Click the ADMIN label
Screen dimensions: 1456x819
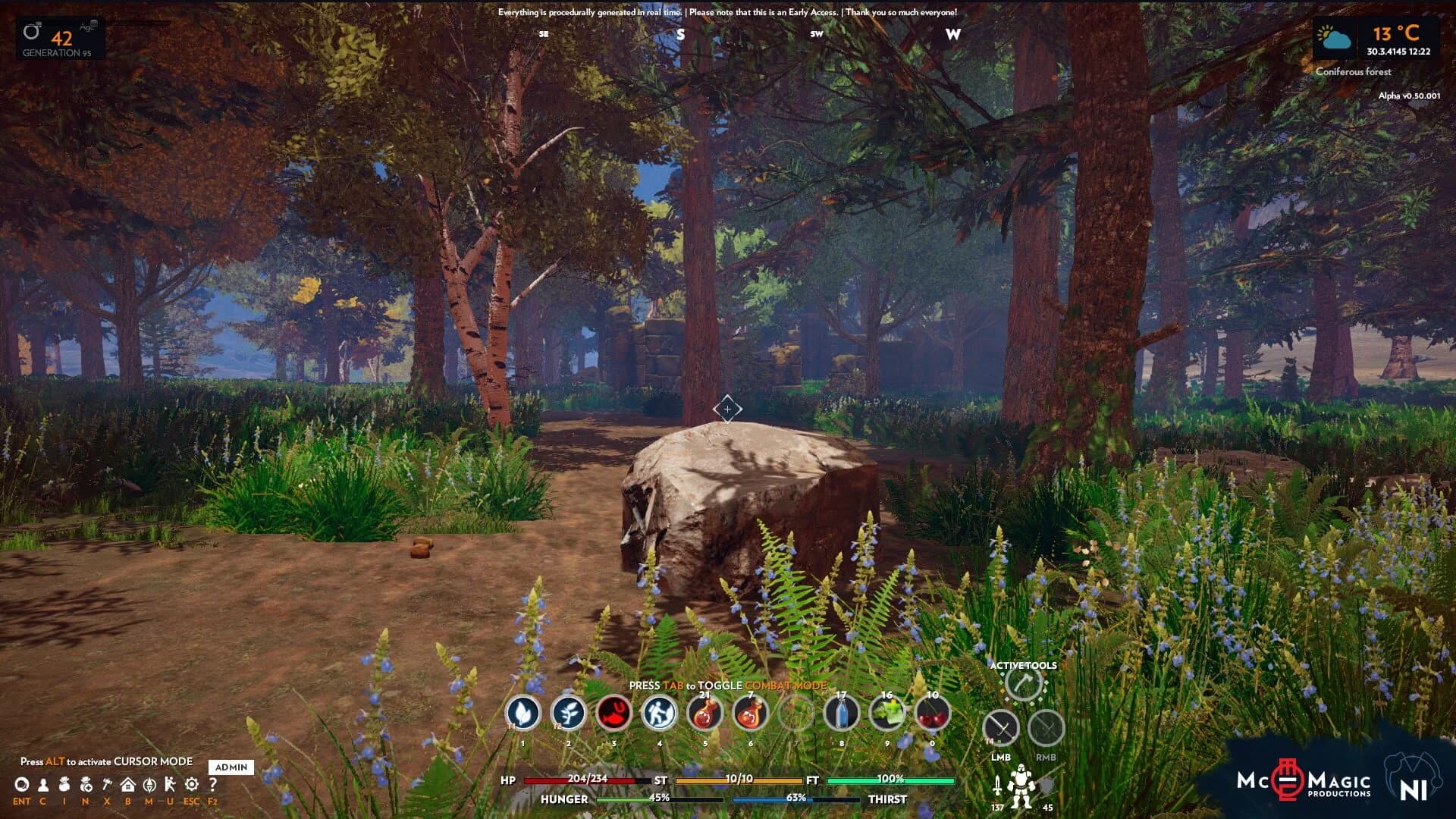click(x=232, y=767)
